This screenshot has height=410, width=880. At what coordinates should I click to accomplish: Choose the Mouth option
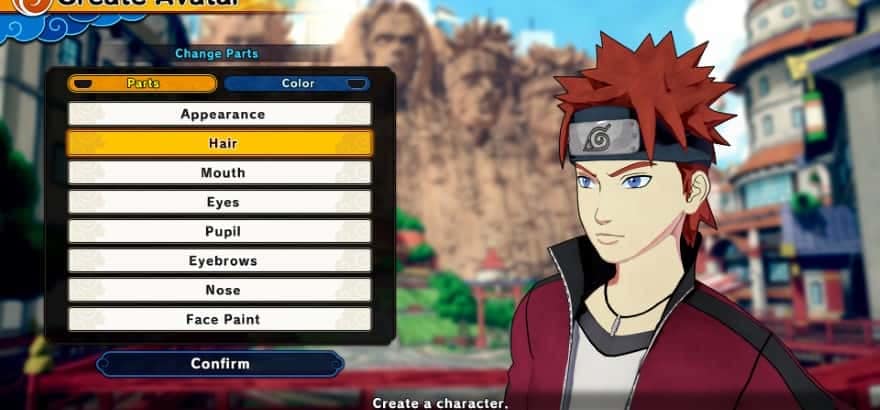click(x=220, y=173)
